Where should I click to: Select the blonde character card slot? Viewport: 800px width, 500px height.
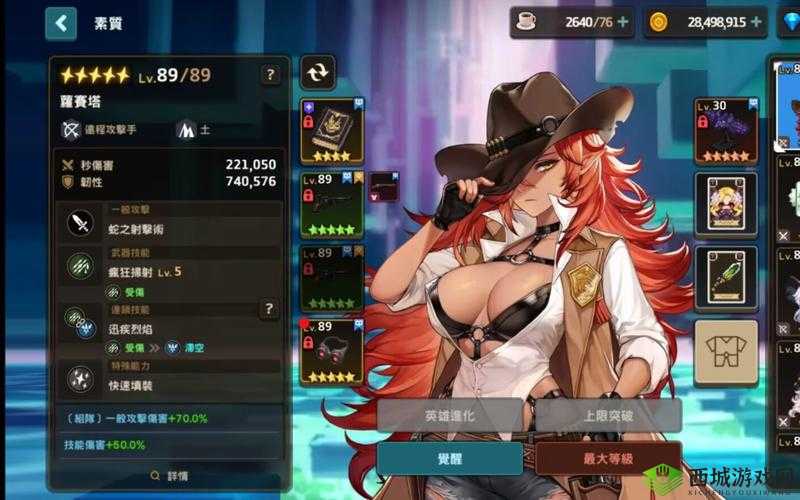(725, 203)
